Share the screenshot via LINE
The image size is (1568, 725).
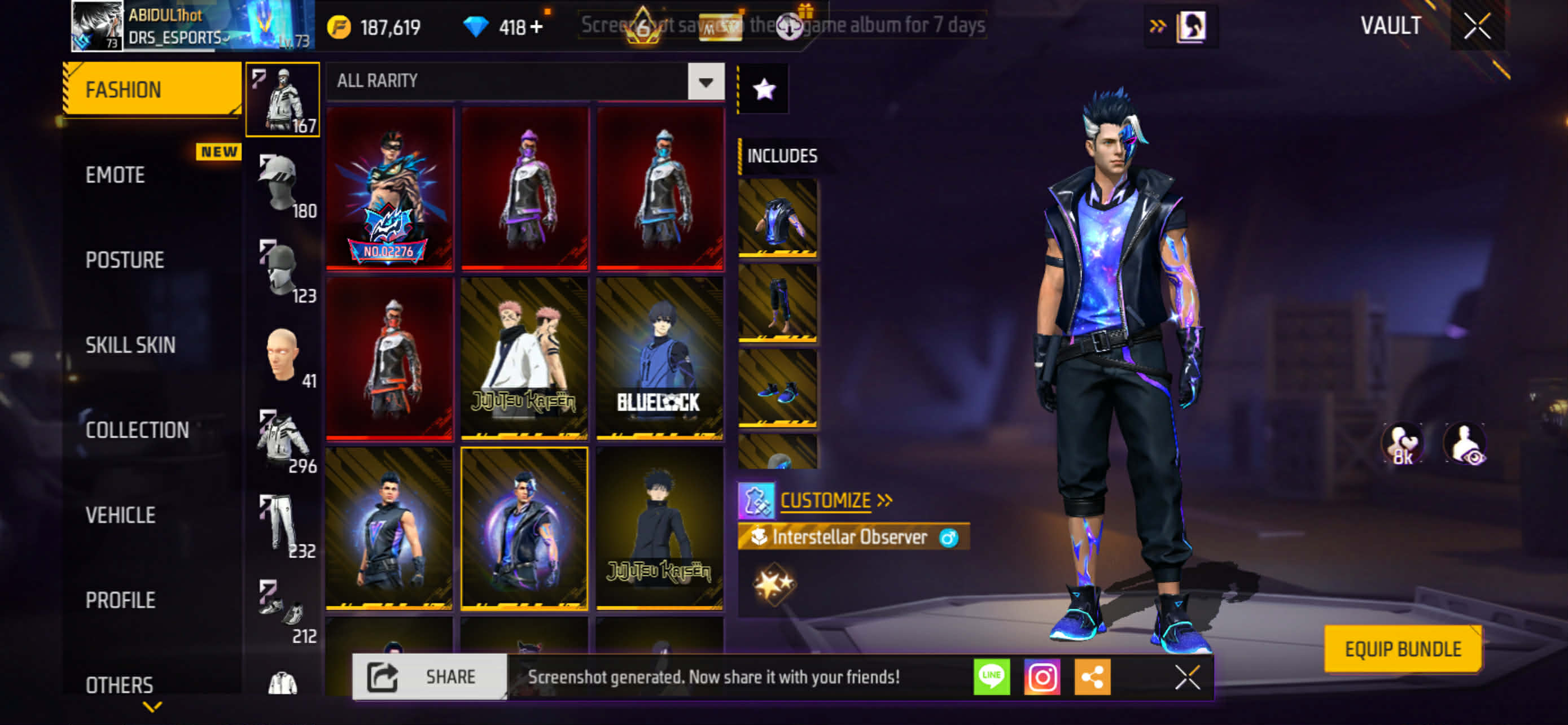[992, 677]
